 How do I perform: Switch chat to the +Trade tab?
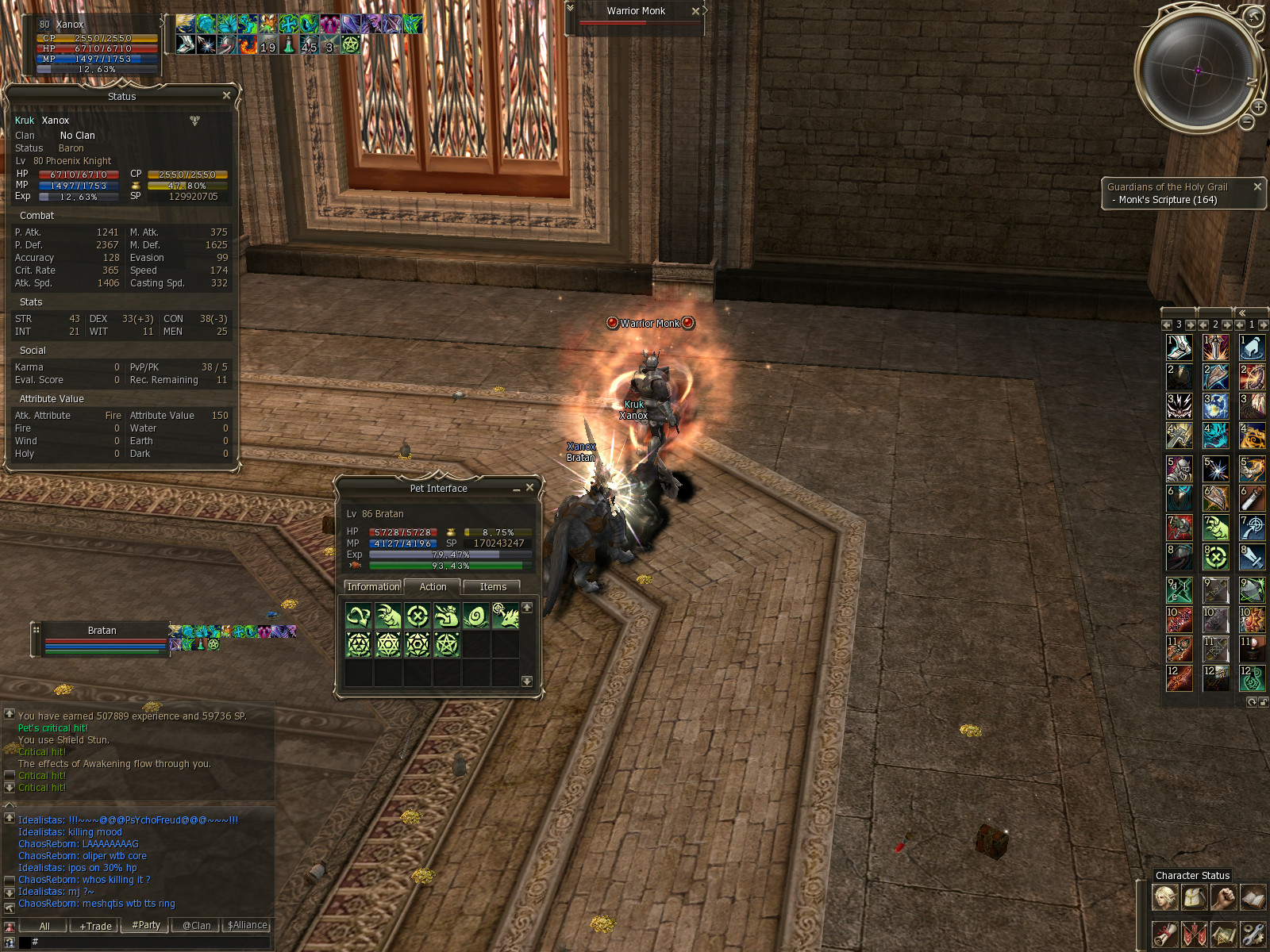[x=95, y=926]
